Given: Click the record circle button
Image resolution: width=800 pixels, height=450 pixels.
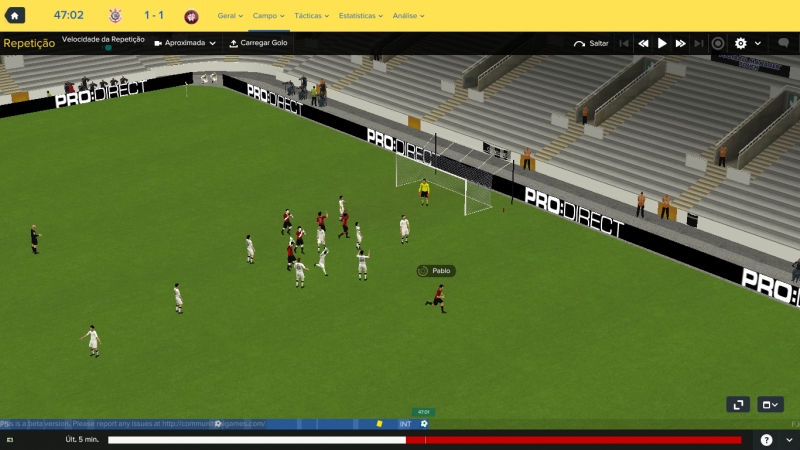Looking at the screenshot, I should (x=718, y=44).
